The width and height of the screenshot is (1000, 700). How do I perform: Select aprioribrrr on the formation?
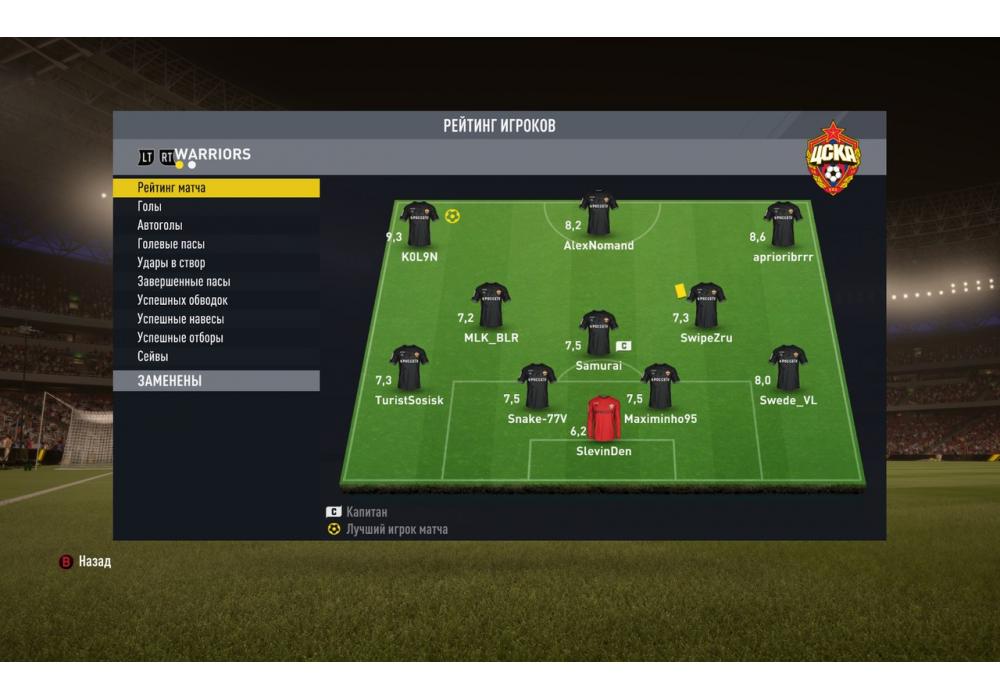pyautogui.click(x=783, y=224)
